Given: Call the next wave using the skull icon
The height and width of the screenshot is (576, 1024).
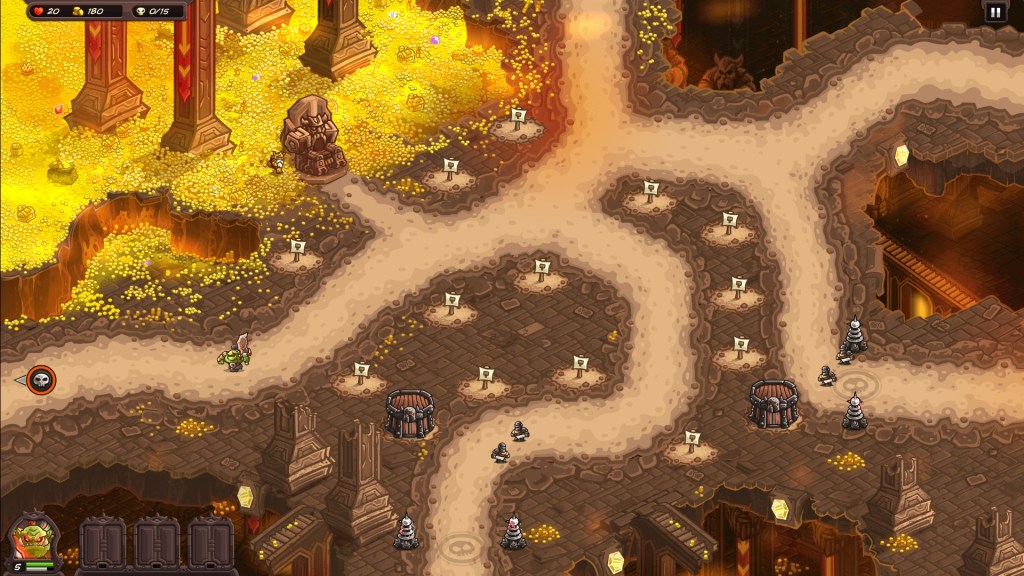Looking at the screenshot, I should coord(41,380).
